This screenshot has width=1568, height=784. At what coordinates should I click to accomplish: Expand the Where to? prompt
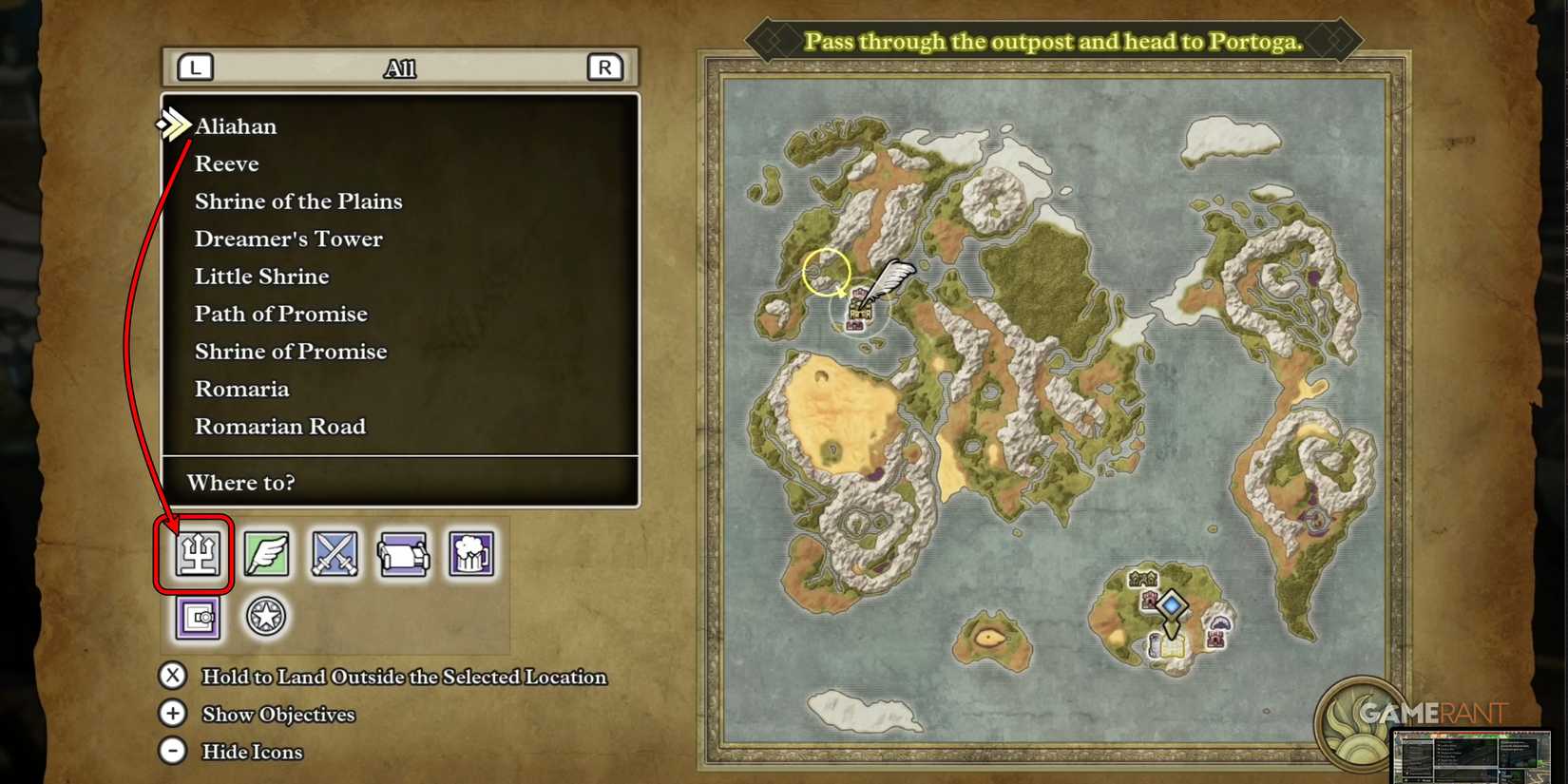(x=240, y=483)
